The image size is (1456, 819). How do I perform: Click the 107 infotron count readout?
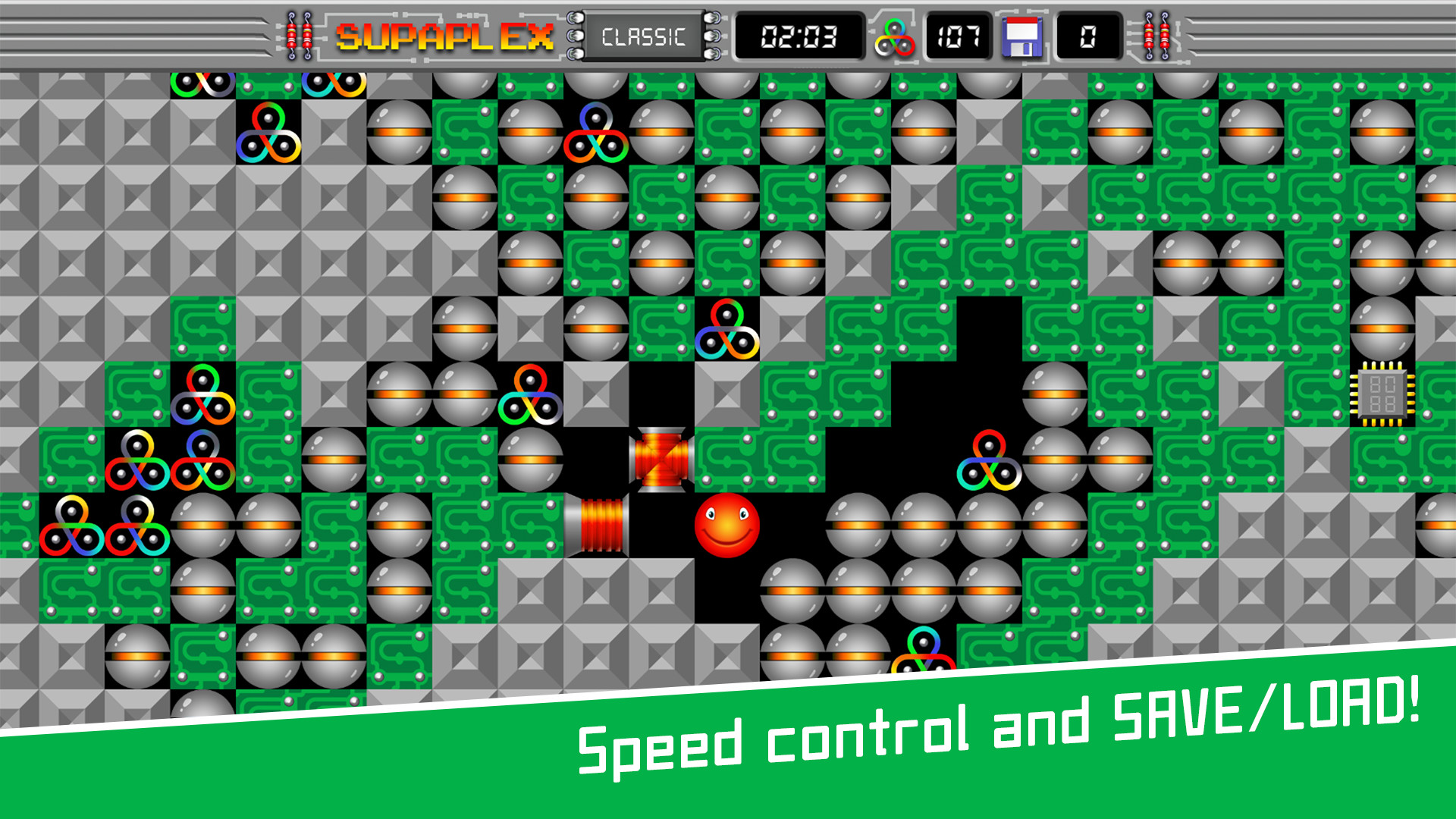coord(957,36)
